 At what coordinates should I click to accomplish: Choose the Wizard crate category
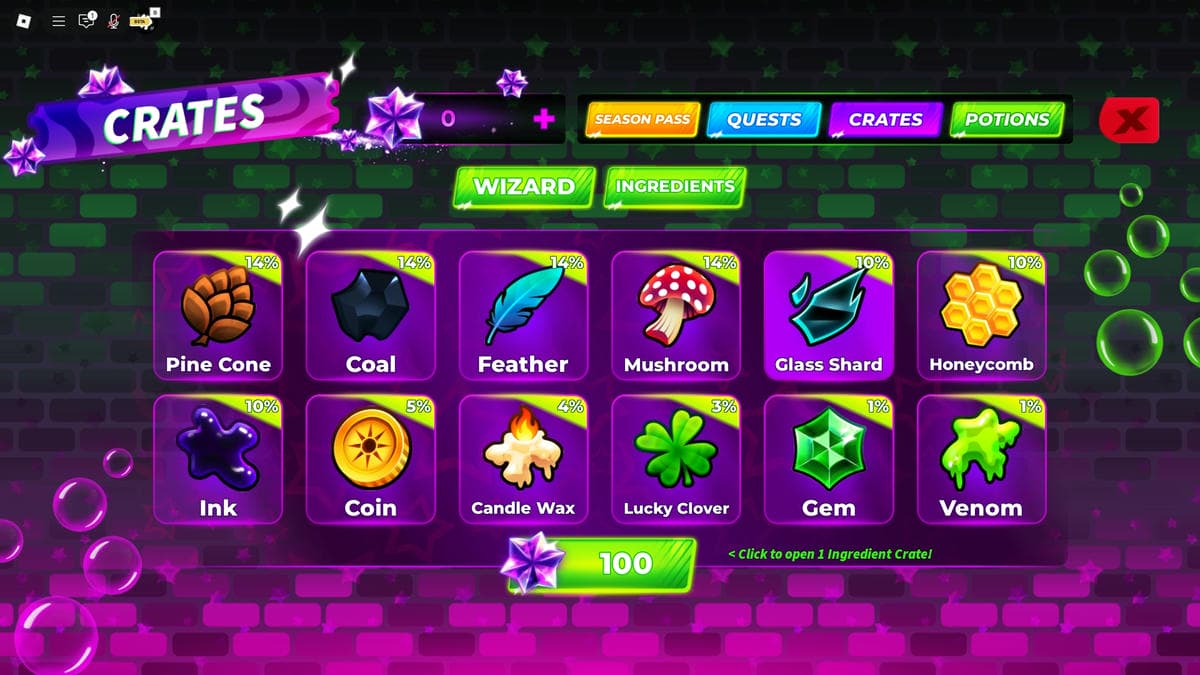point(524,187)
